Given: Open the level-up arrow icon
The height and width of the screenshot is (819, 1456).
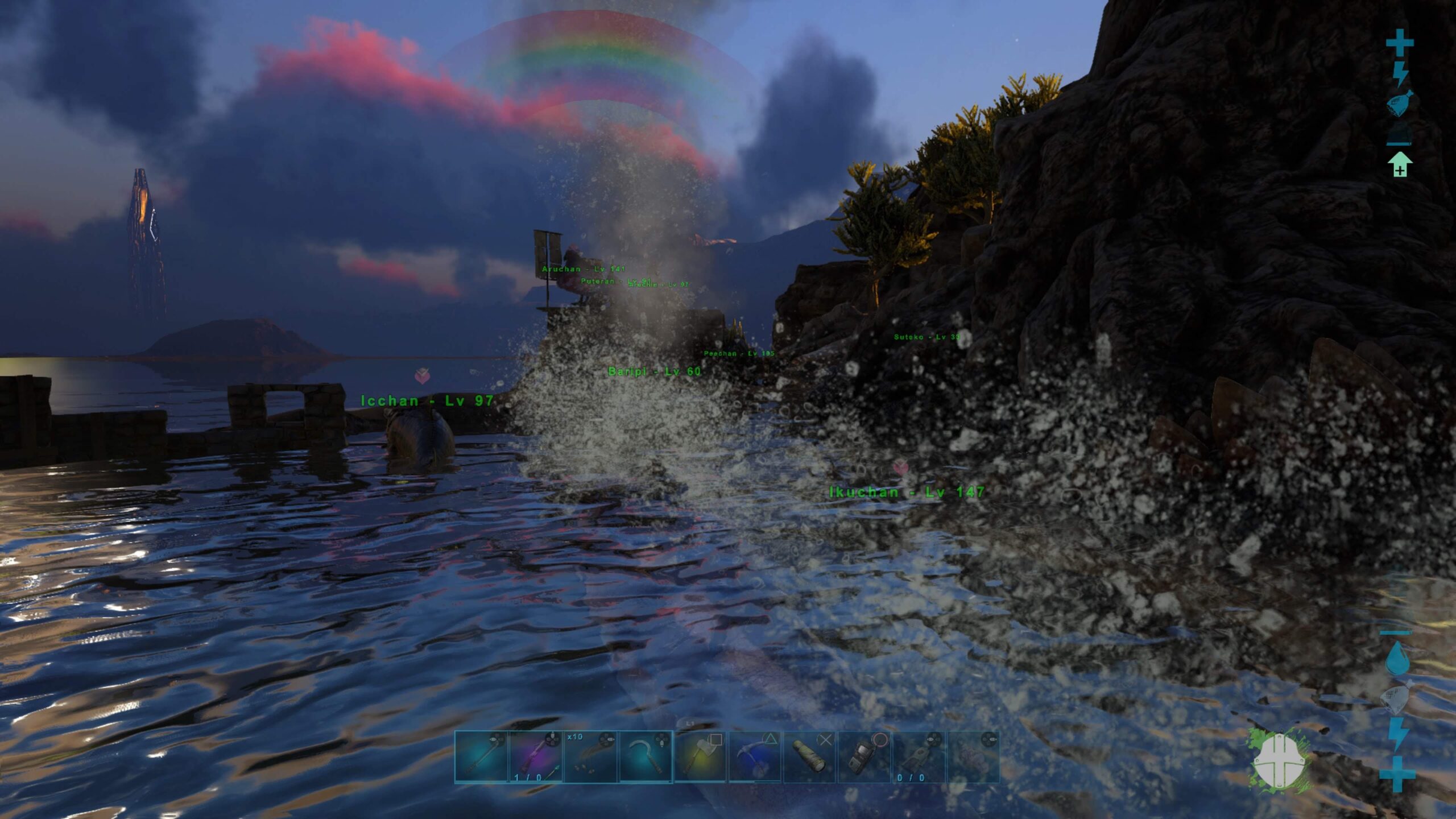Looking at the screenshot, I should pyautogui.click(x=1400, y=165).
